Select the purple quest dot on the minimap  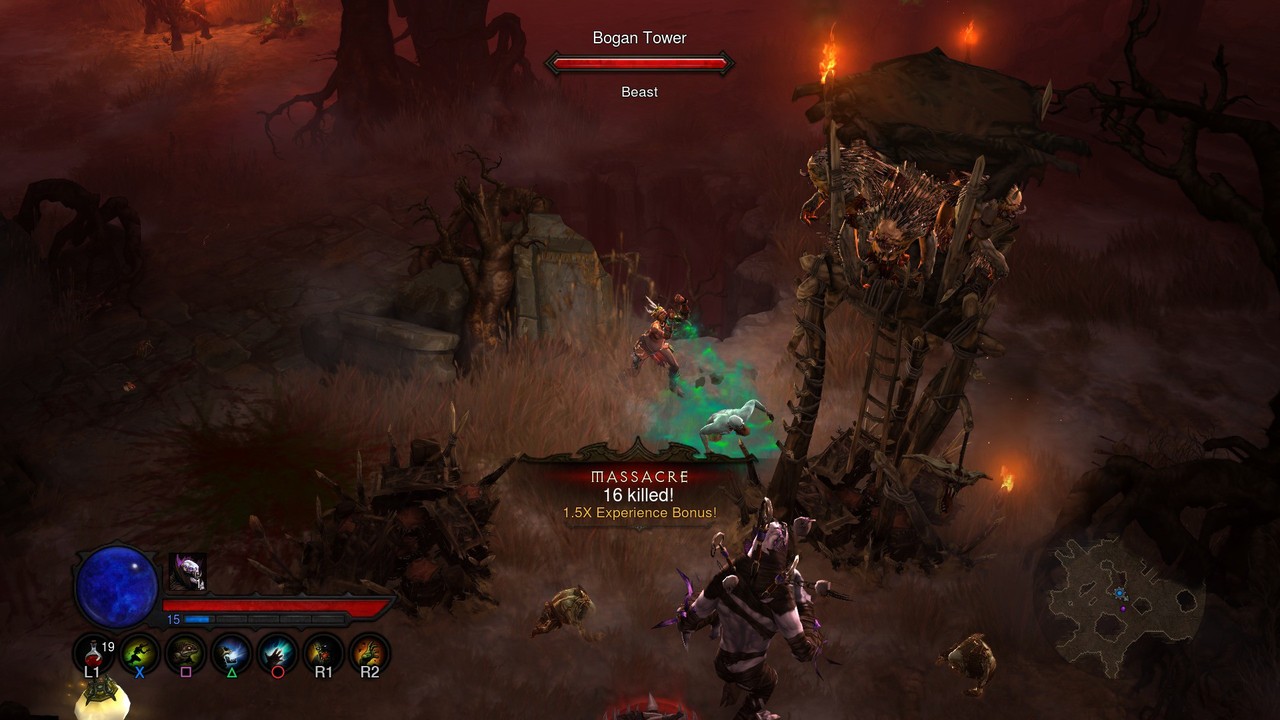pos(1123,608)
